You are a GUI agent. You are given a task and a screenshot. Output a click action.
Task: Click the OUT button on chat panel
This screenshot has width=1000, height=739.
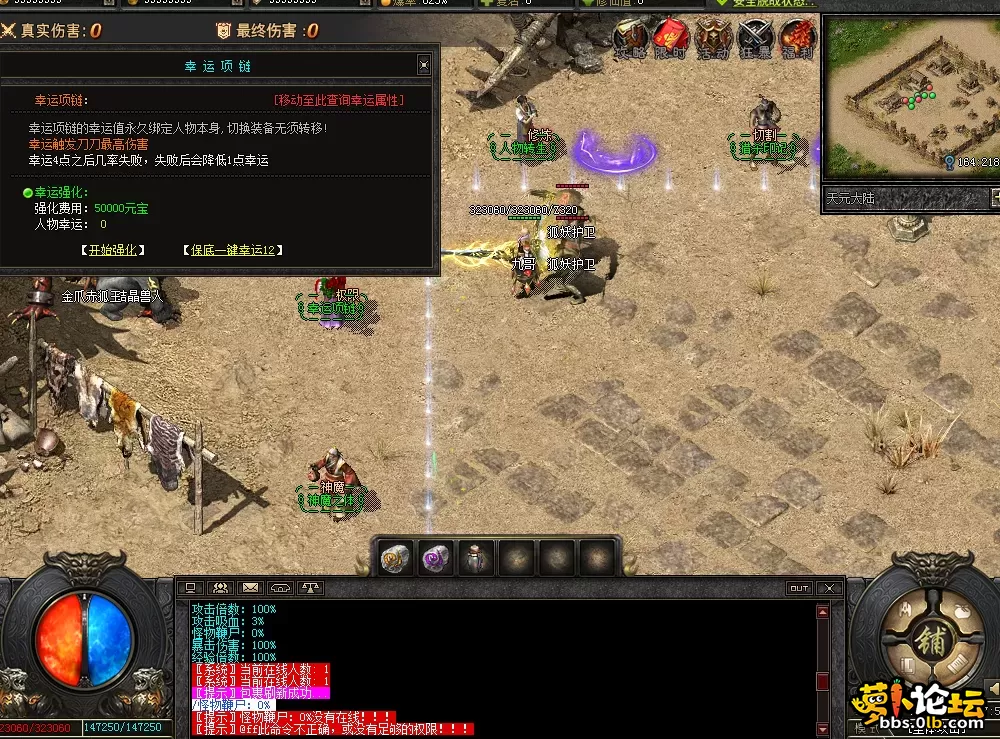(x=798, y=588)
